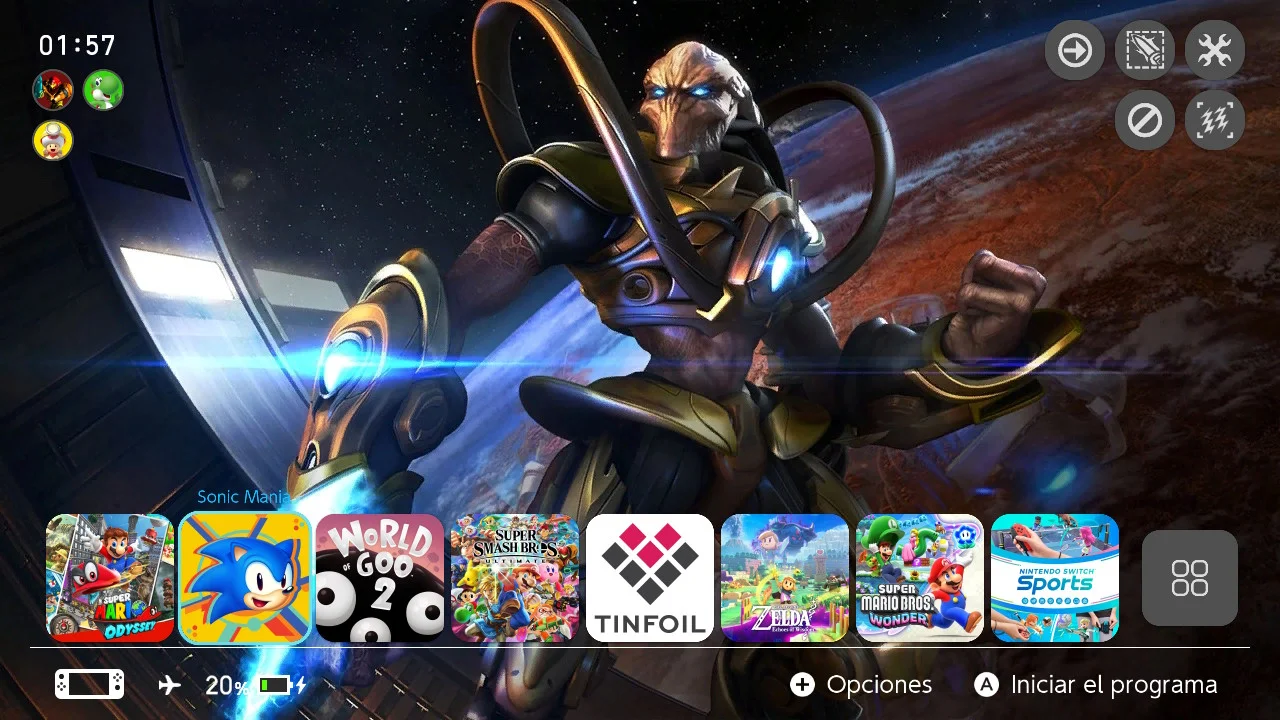Toggle the block overlay icon
1280x720 pixels.
[x=1143, y=120]
